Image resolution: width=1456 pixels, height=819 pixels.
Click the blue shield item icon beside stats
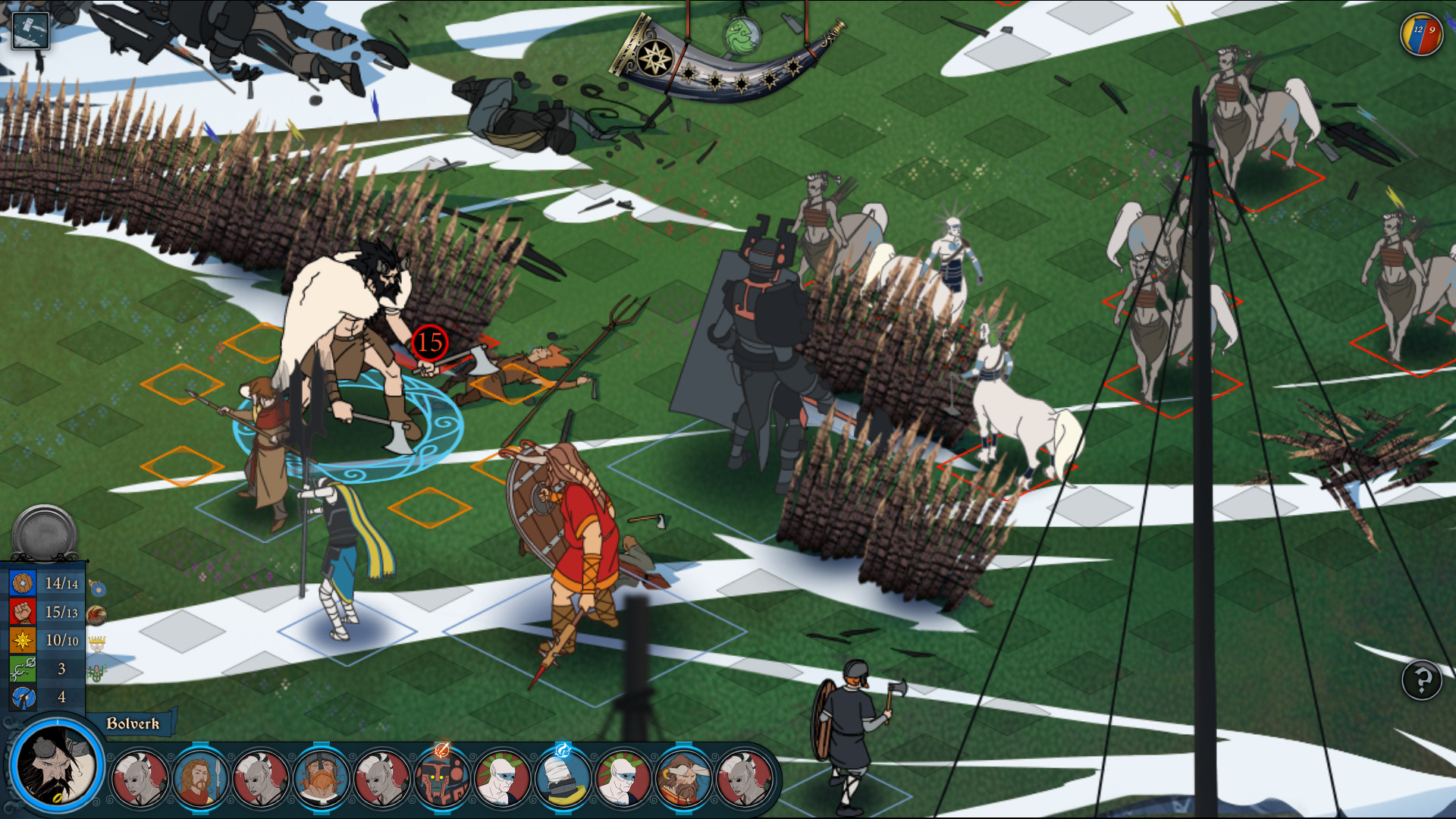pyautogui.click(x=99, y=589)
